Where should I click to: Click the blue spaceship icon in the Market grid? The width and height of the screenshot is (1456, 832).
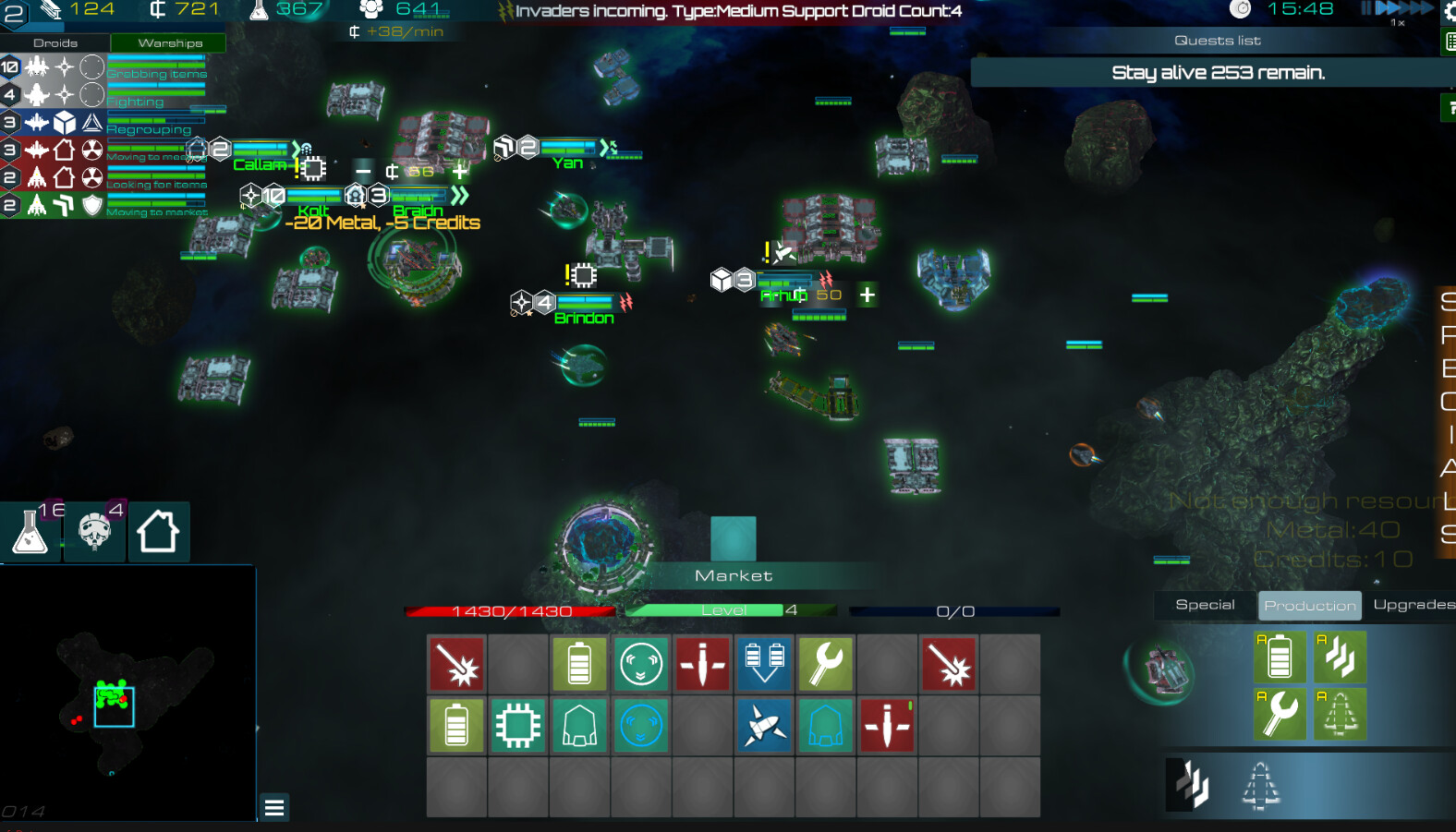point(764,725)
